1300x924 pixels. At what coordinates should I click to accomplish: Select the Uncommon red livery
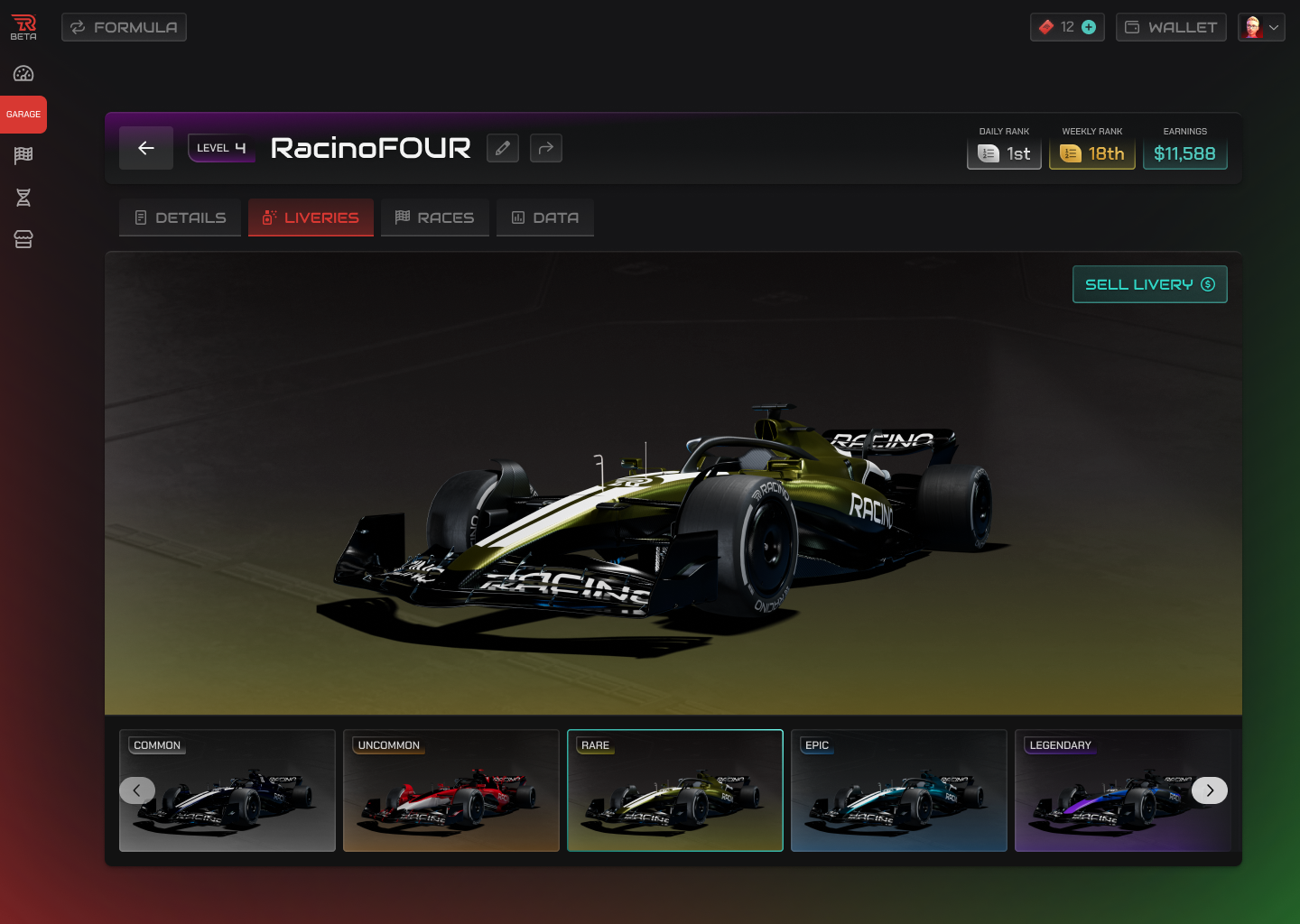451,790
